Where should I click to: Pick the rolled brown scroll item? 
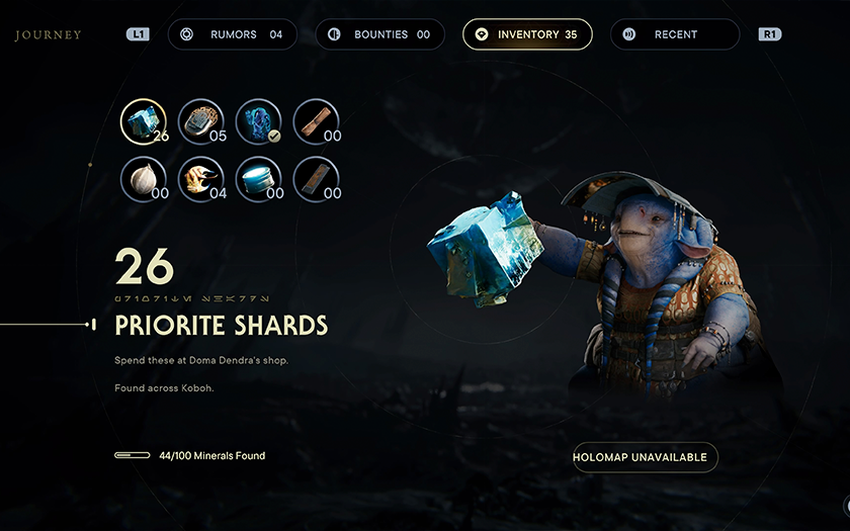click(x=316, y=122)
